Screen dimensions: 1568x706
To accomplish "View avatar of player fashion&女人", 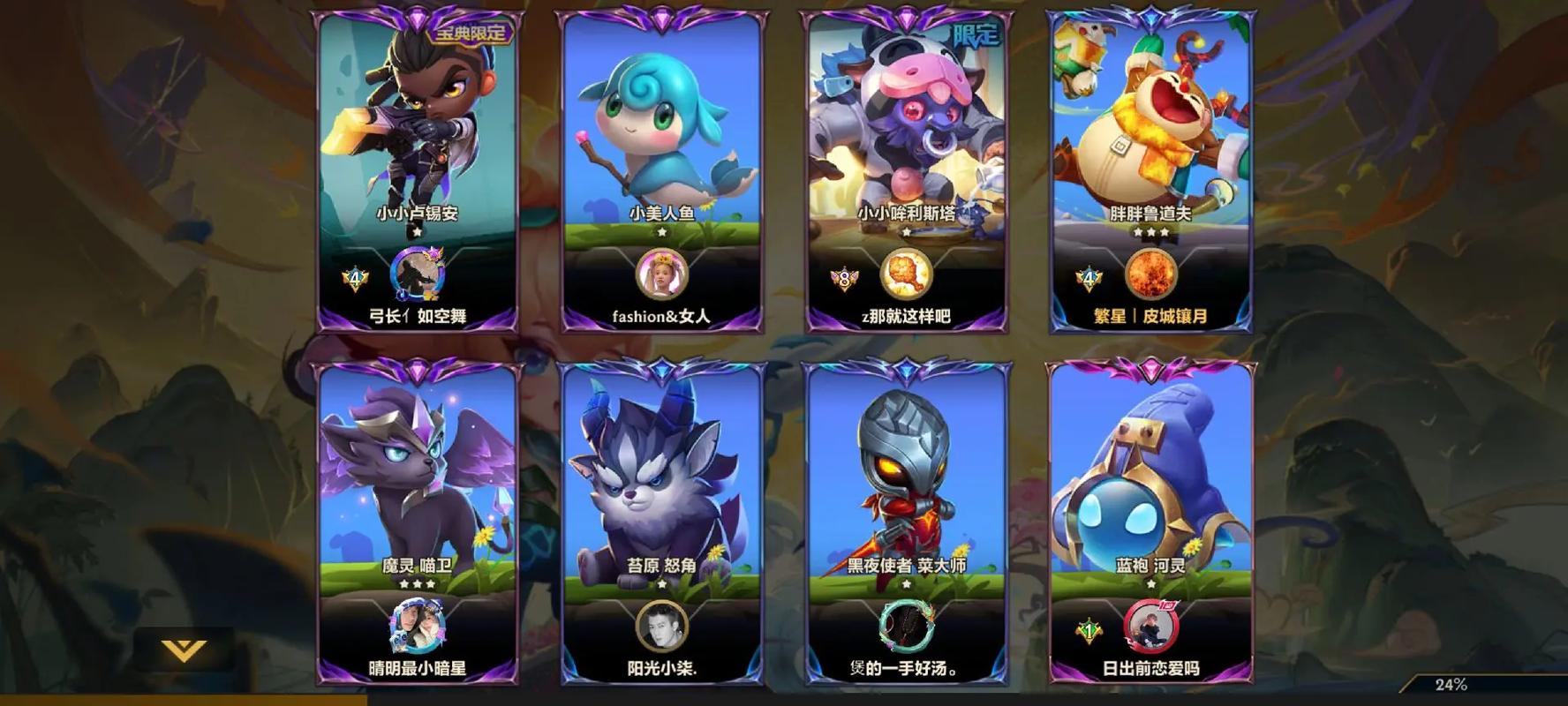I will tap(662, 274).
